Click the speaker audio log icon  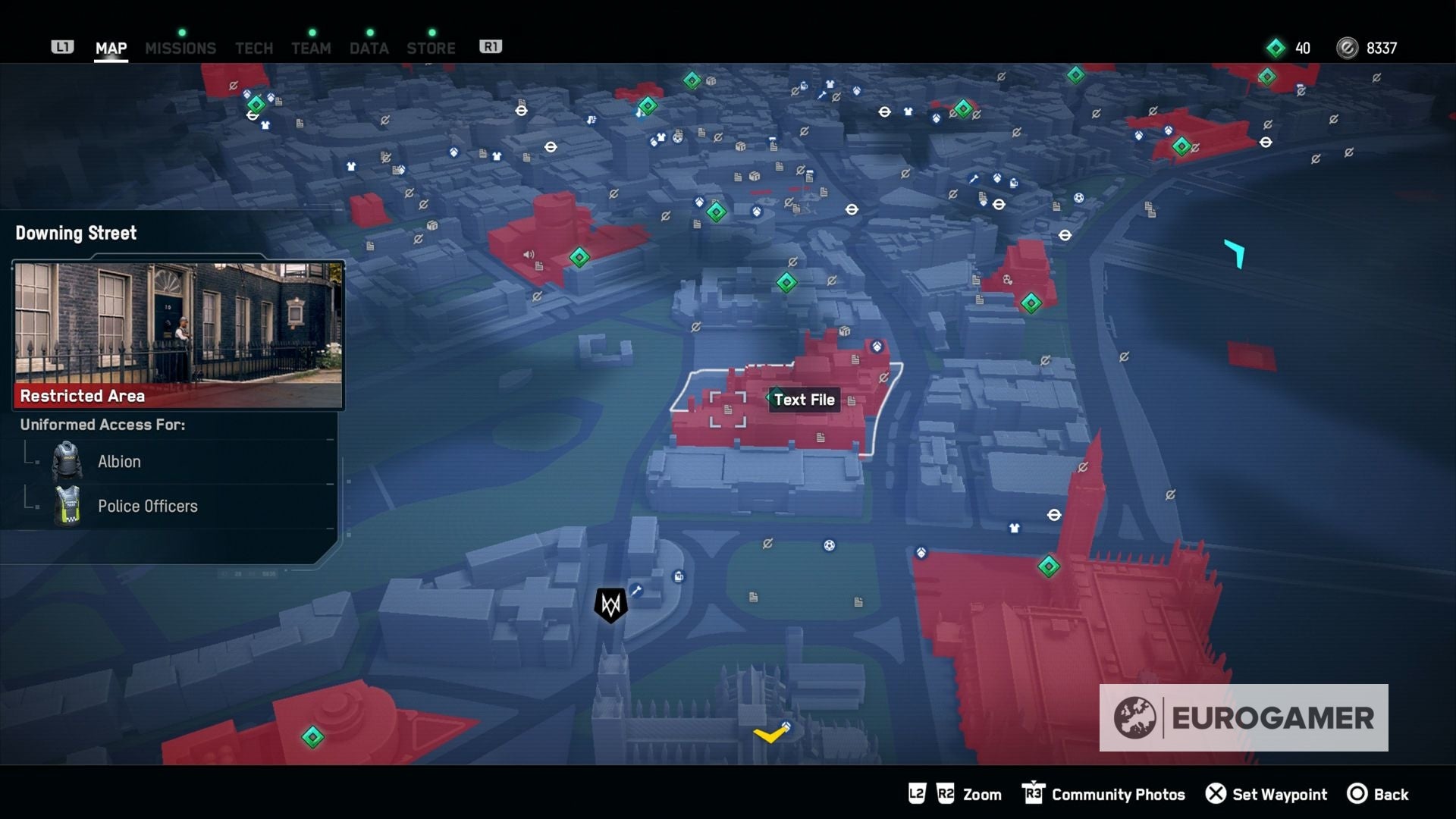coord(529,253)
